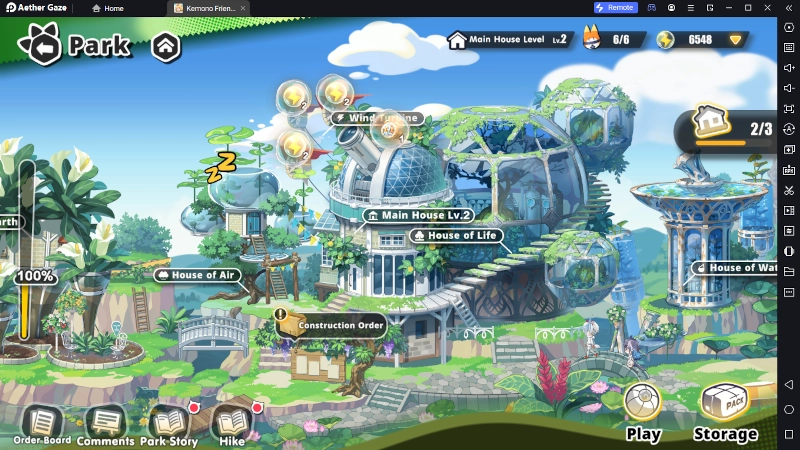The width and height of the screenshot is (800, 450).
Task: View the Park Story book
Action: tap(168, 424)
